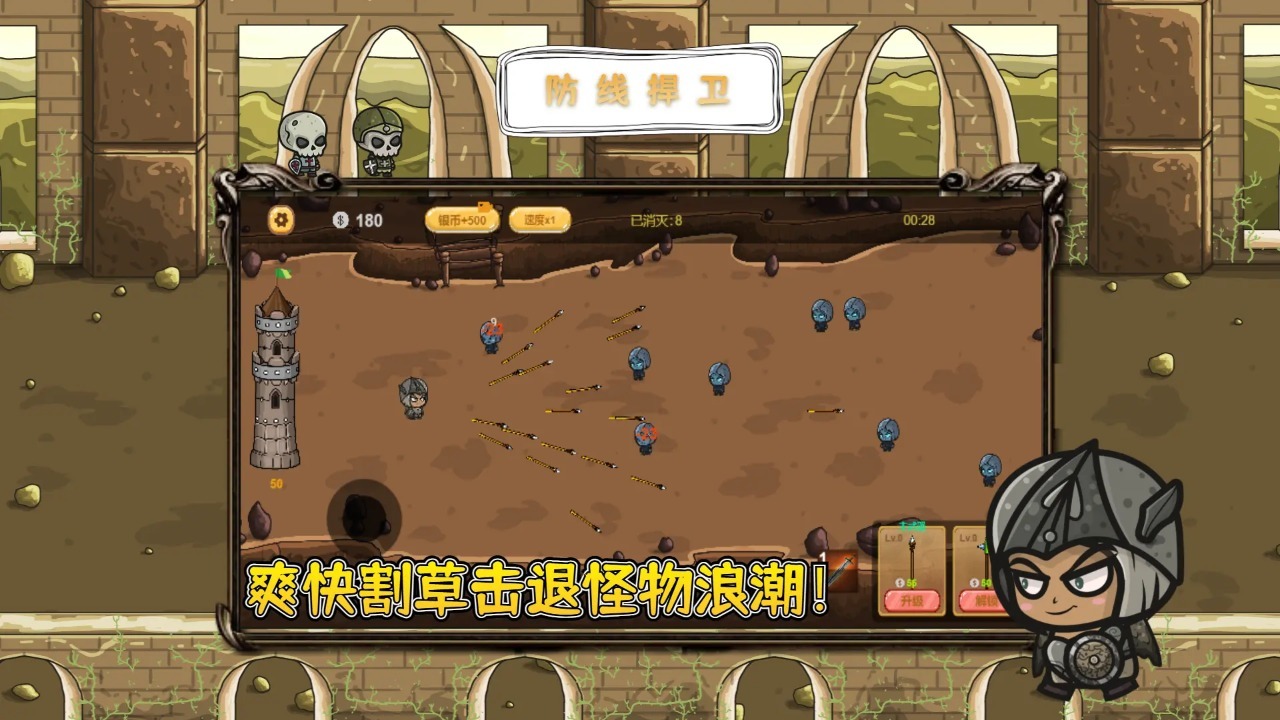1280x720 pixels.
Task: Open the settings gear menu
Action: coord(280,218)
